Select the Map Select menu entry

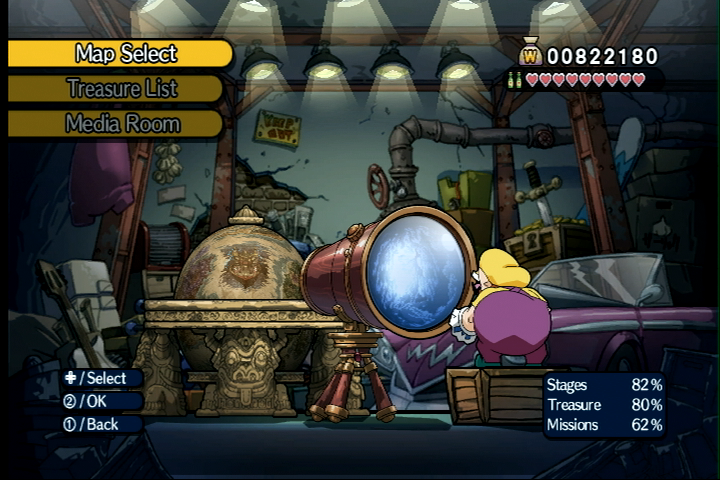[x=125, y=54]
